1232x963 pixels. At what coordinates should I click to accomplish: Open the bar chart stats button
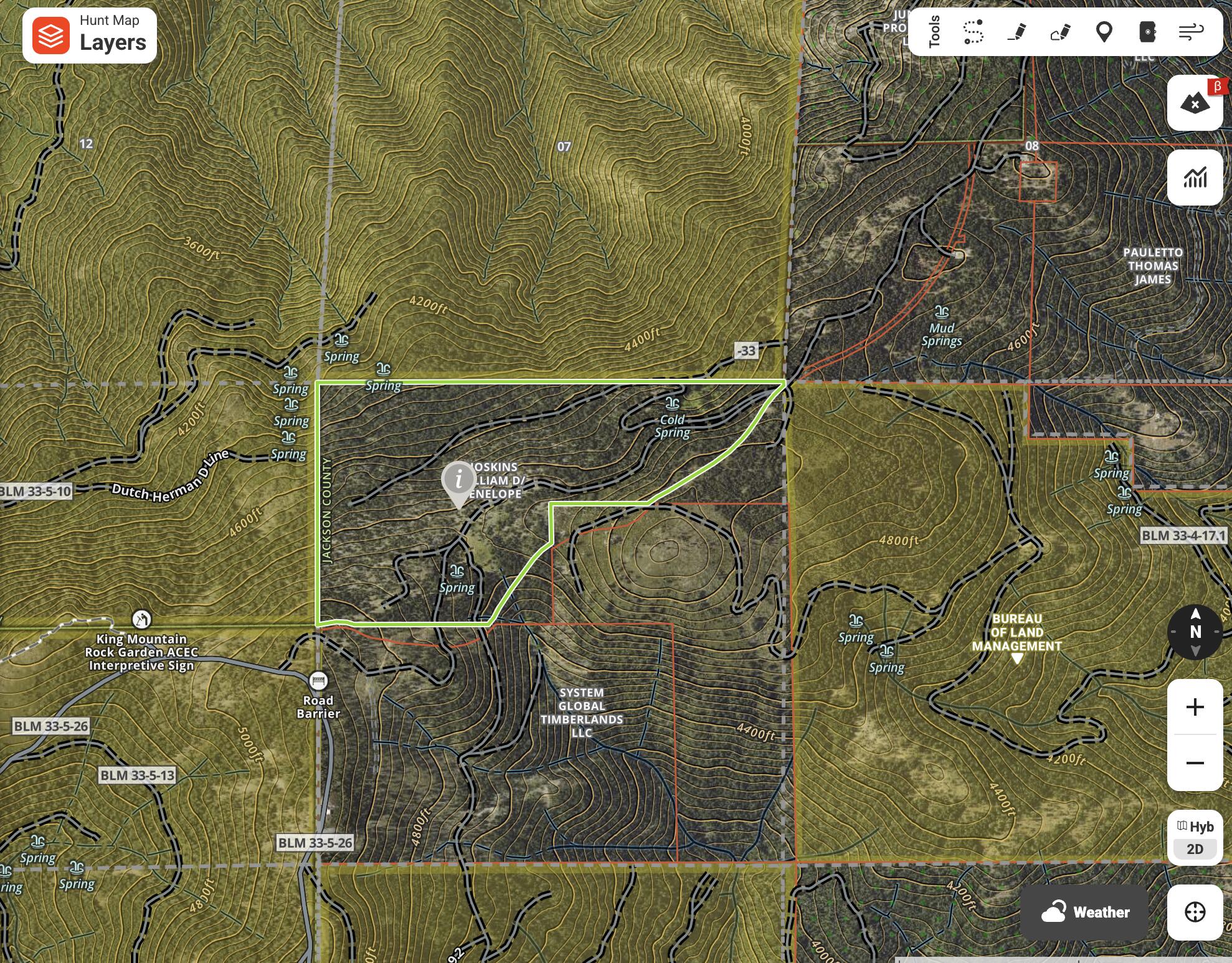[1195, 178]
